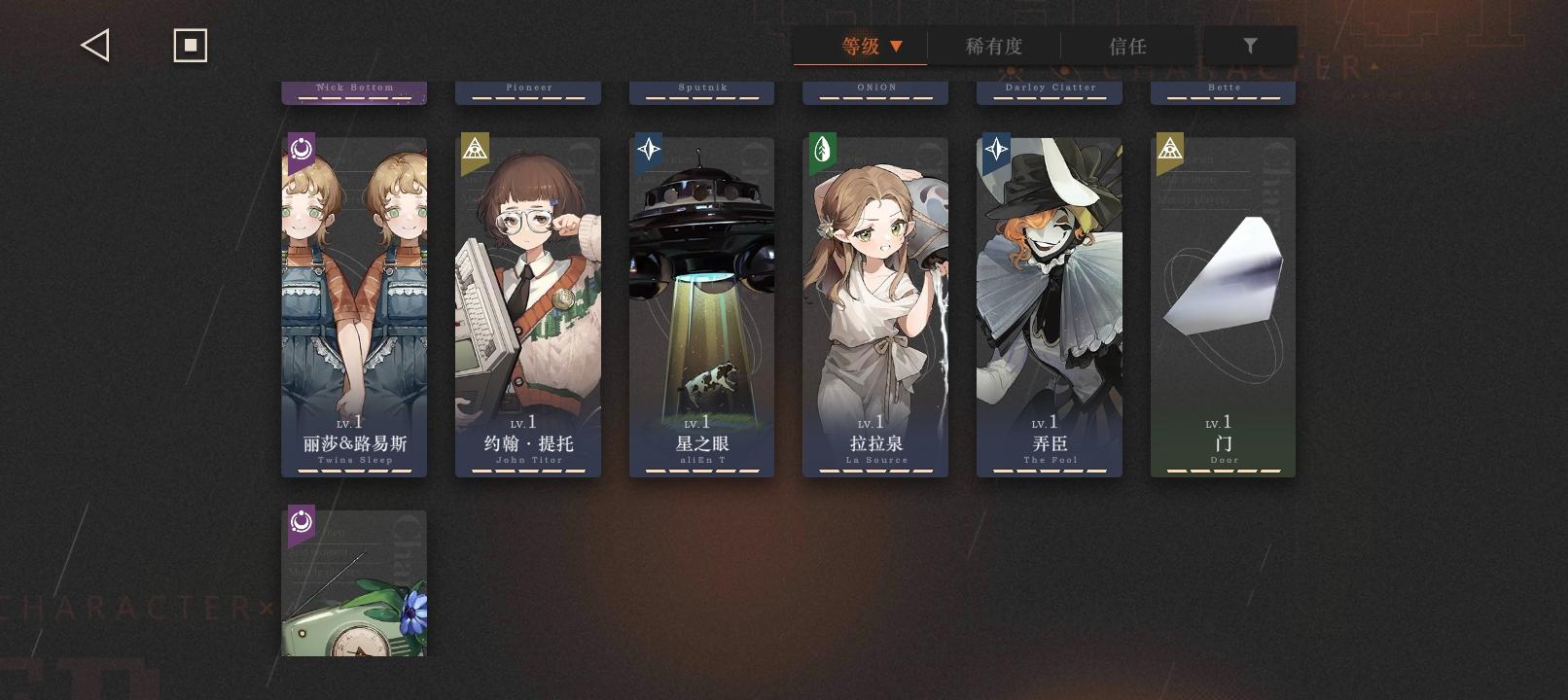Viewport: 1568px width, 700px height.
Task: Click the Star afflatus icon on aliEn T card
Action: [648, 151]
